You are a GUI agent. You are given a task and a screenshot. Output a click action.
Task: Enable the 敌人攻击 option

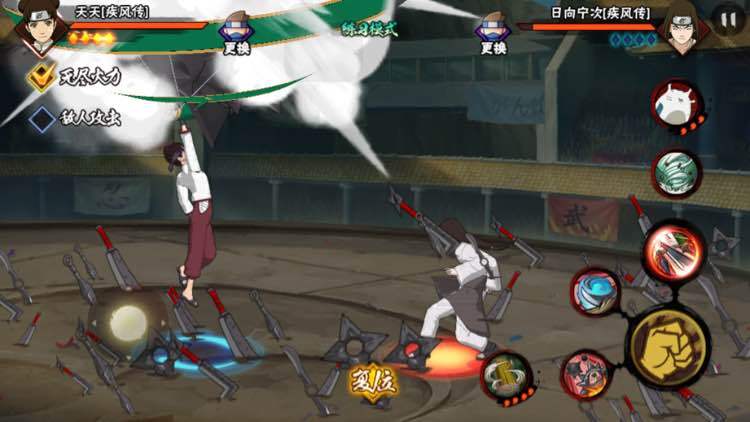[41, 119]
